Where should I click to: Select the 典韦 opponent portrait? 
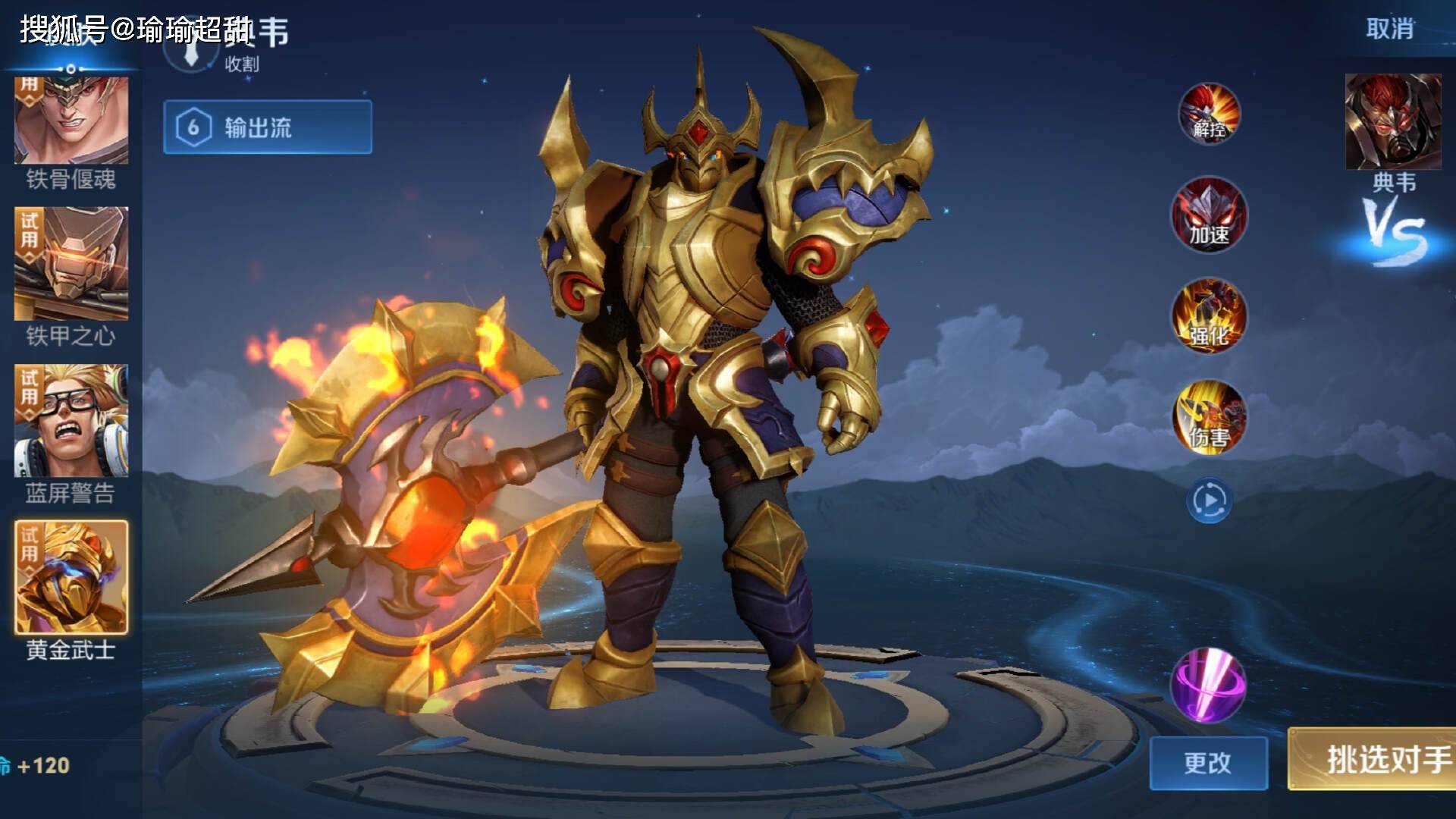pyautogui.click(x=1393, y=123)
